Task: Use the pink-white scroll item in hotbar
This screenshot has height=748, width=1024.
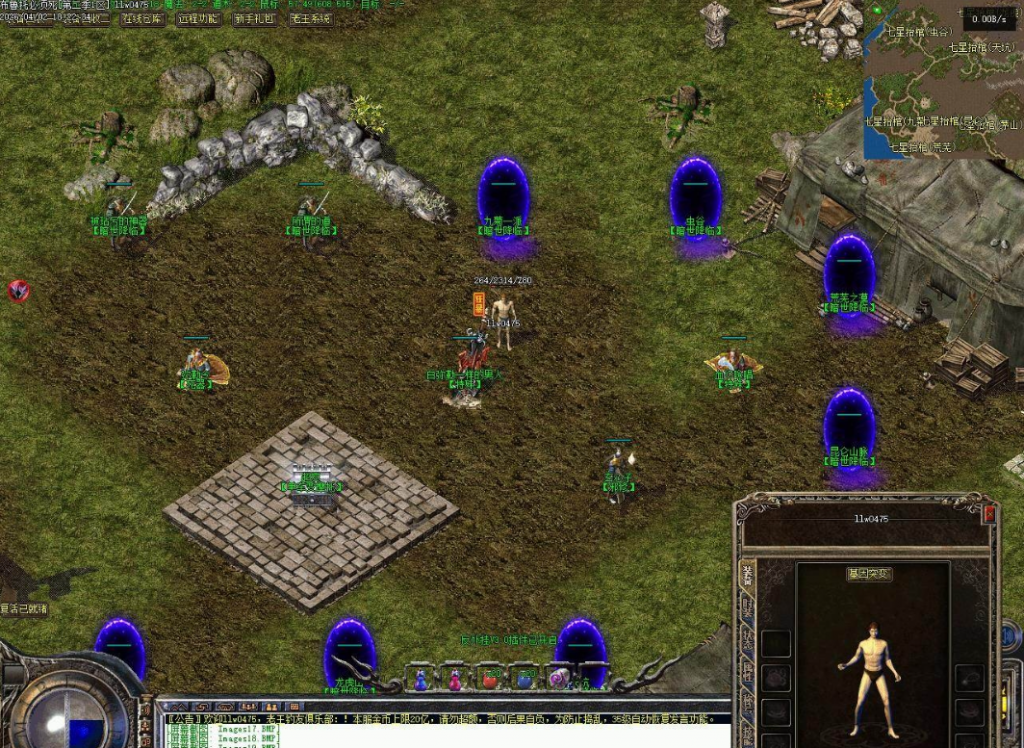Action: tap(557, 679)
